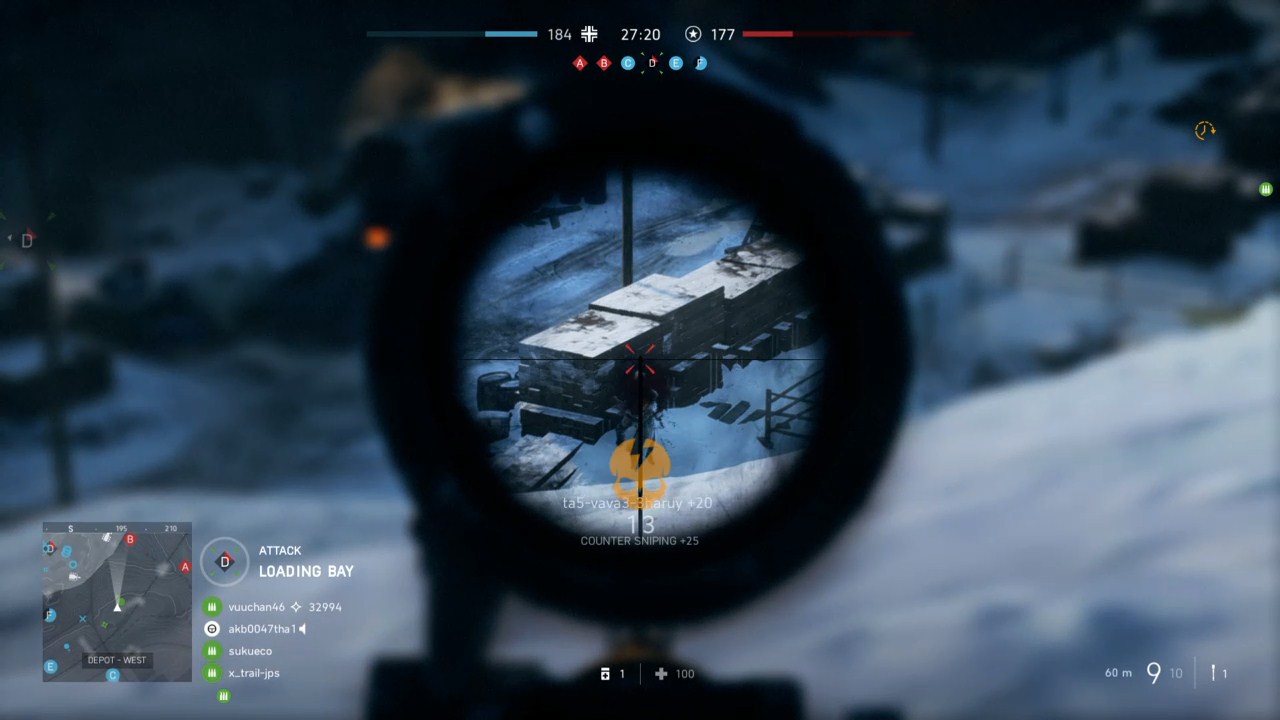This screenshot has width=1280, height=720.
Task: Click the driver wheel icon beside akb0047tha1
Action: (x=211, y=628)
